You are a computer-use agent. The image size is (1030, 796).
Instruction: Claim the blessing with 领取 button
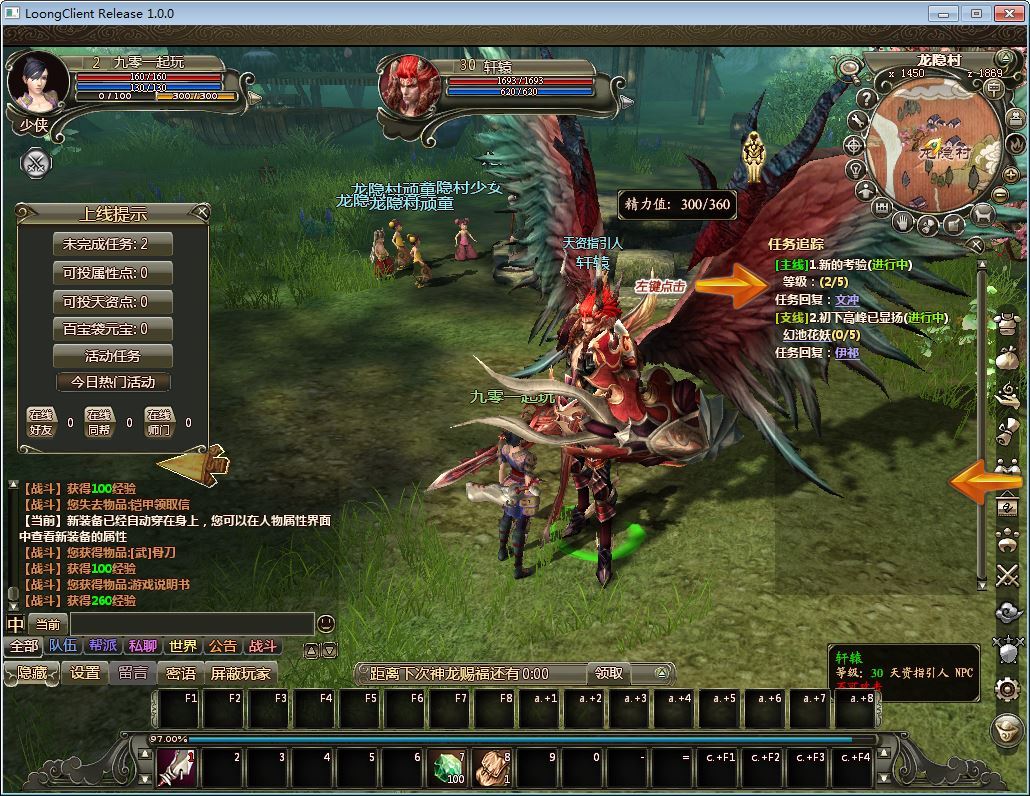click(x=609, y=673)
